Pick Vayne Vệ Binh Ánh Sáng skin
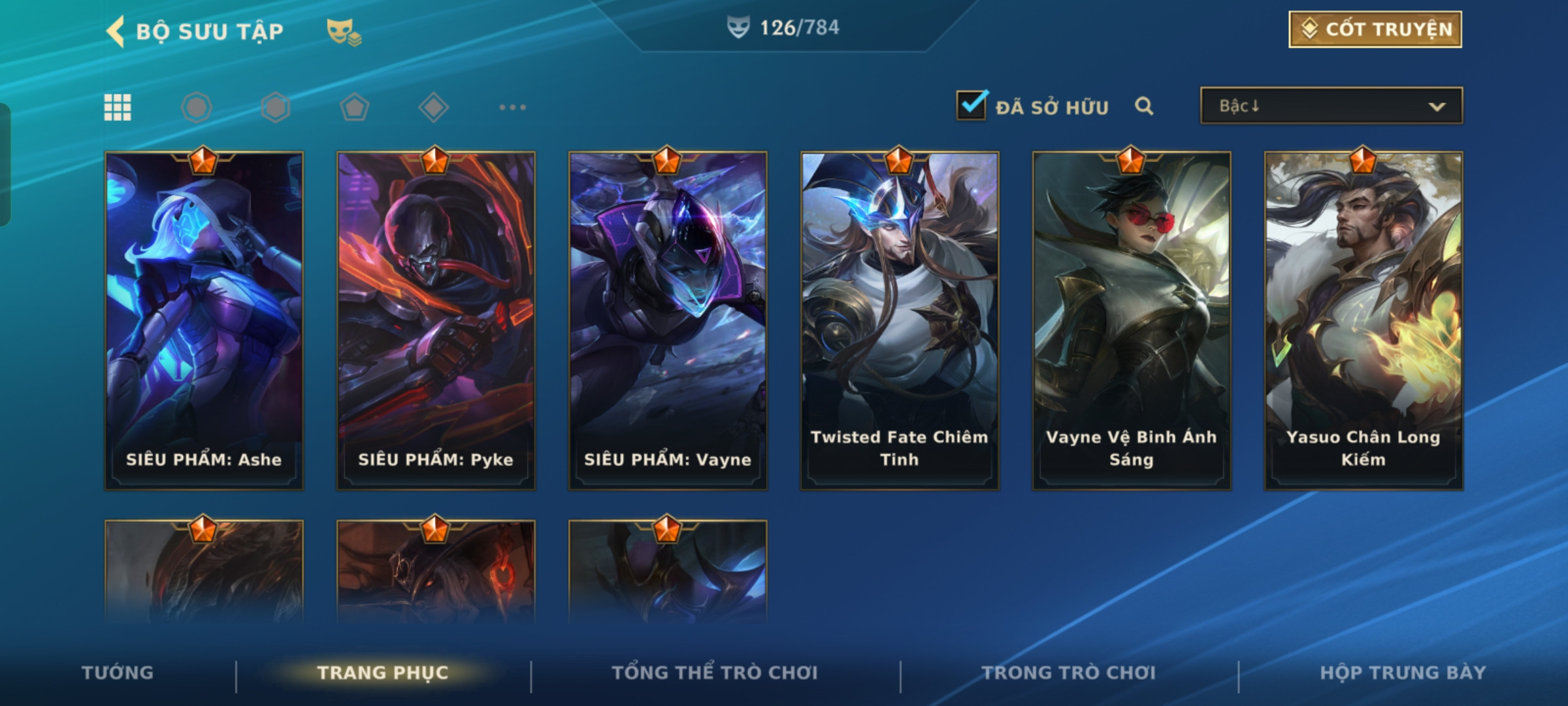Viewport: 1568px width, 706px height. pos(1132,320)
